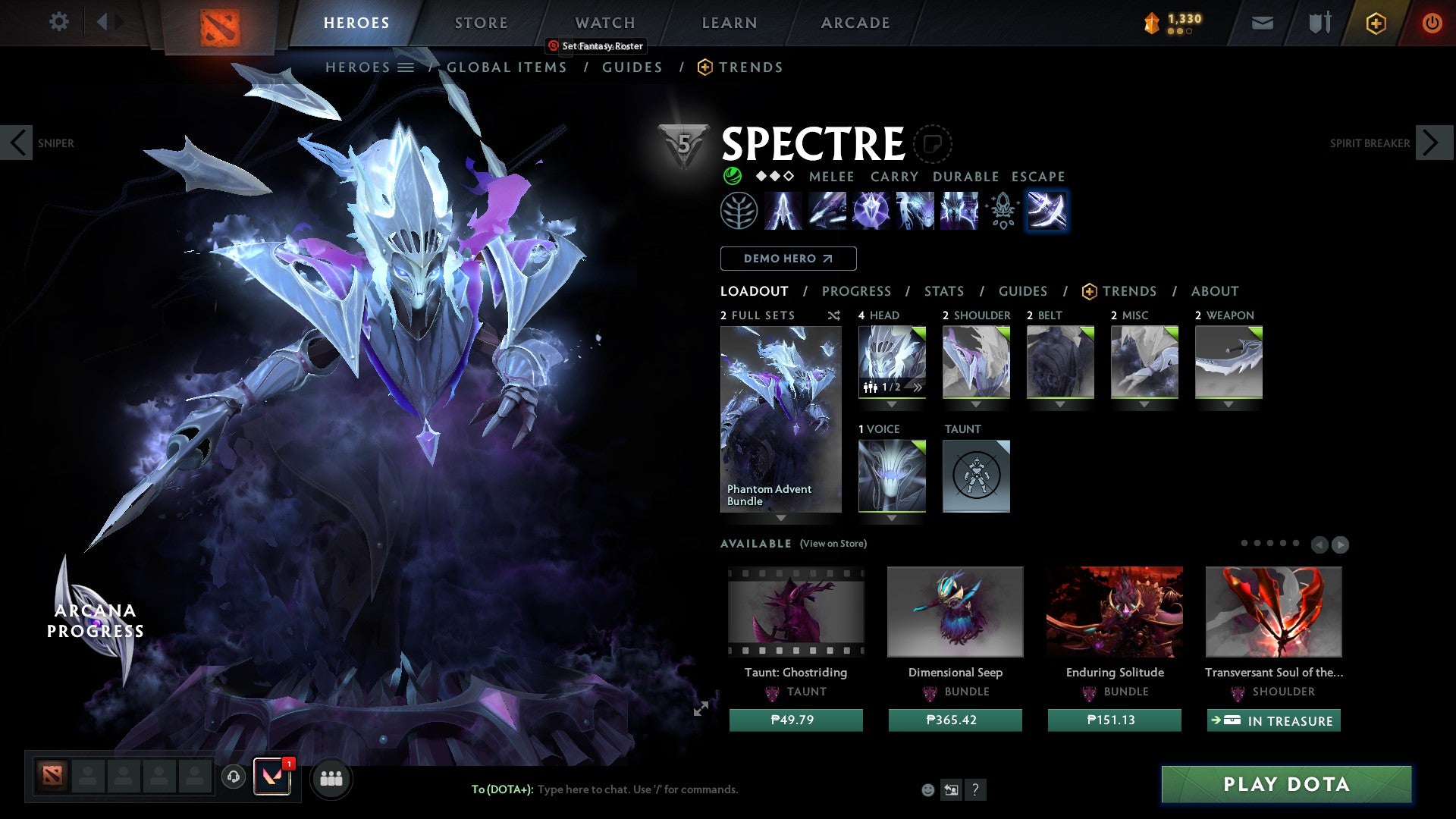
Task: Switch to the Progress tab
Action: point(856,290)
